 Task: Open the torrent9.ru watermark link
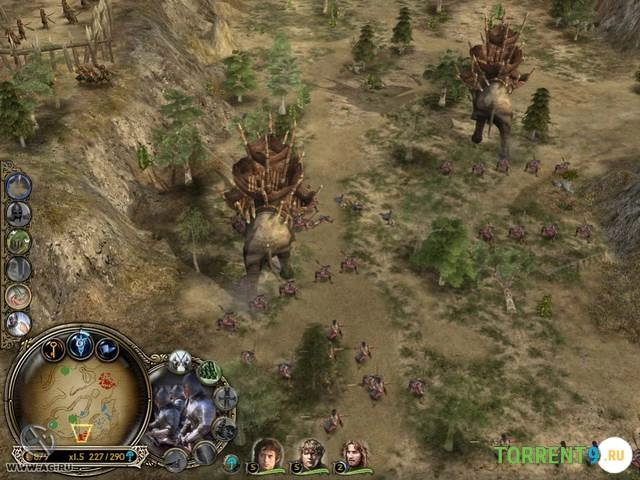coord(562,455)
